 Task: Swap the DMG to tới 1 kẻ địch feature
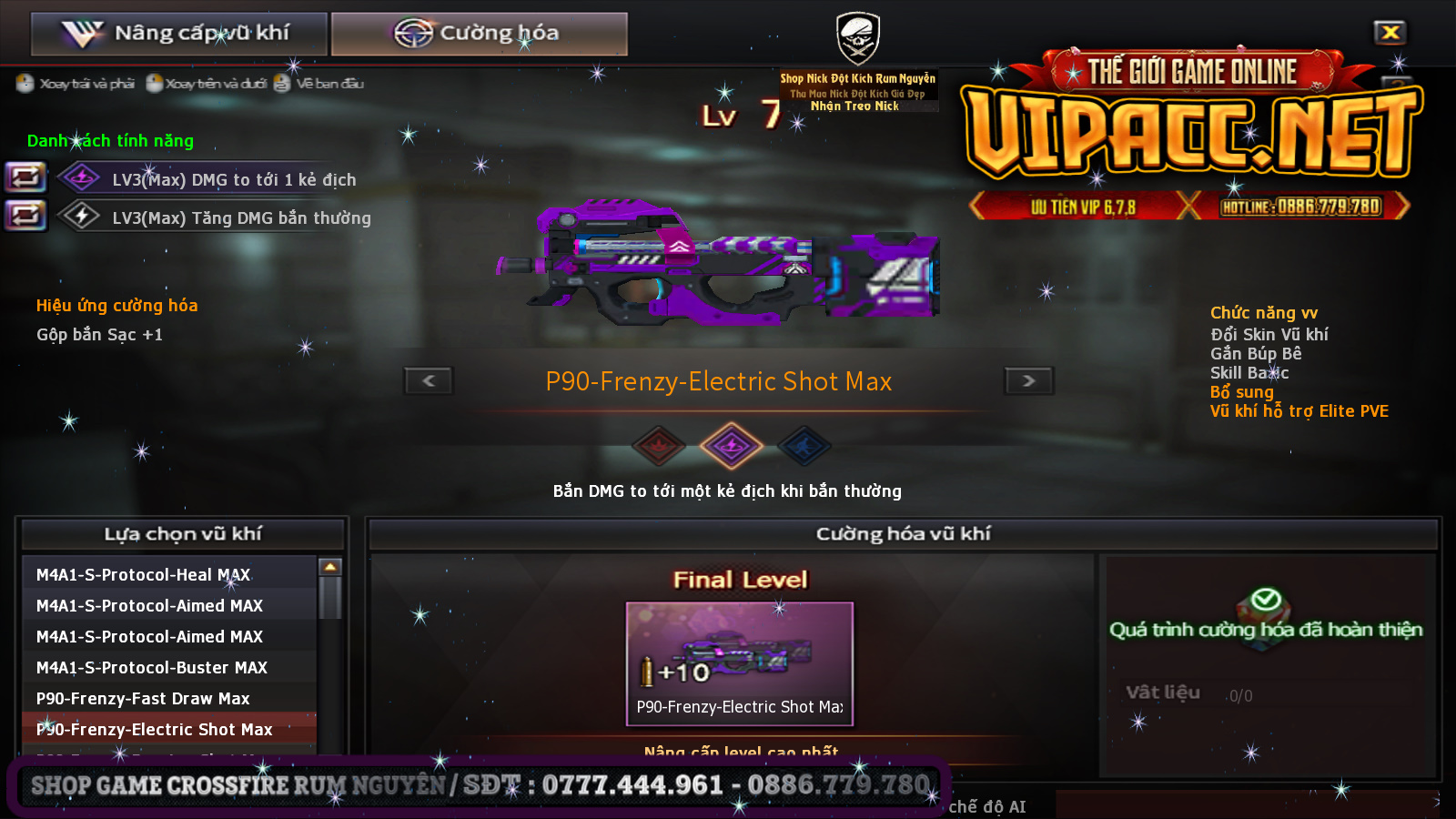tap(26, 177)
